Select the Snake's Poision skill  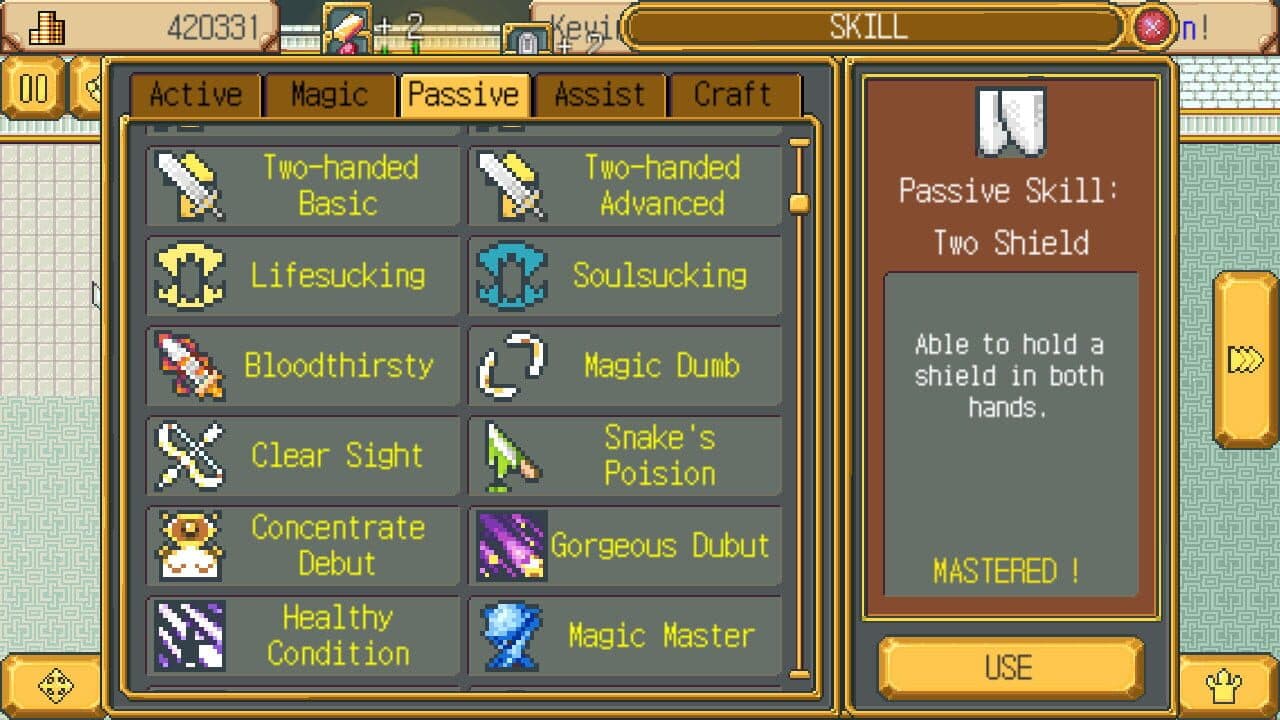(624, 456)
